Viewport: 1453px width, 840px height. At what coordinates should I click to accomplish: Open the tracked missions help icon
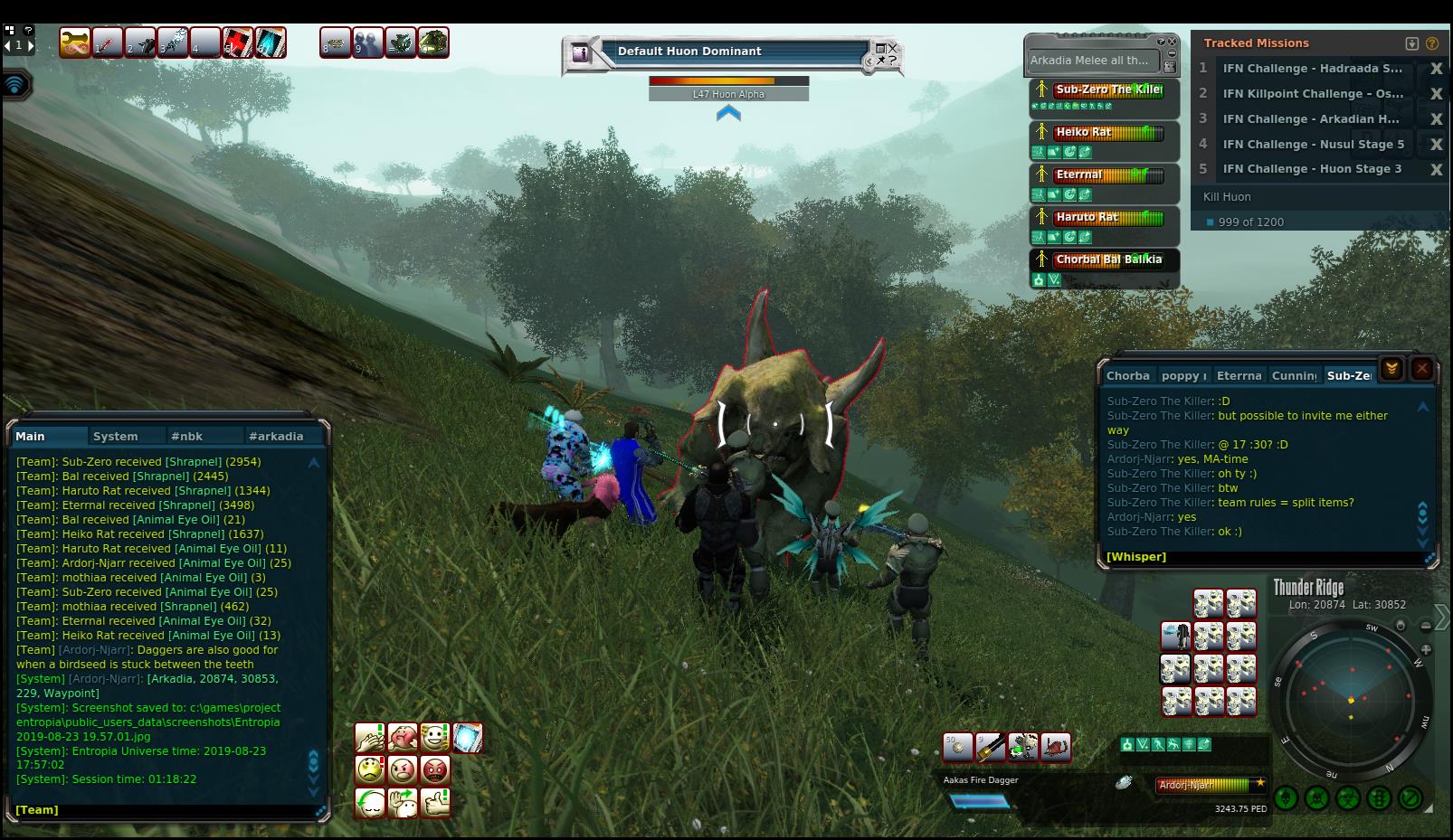1432,42
